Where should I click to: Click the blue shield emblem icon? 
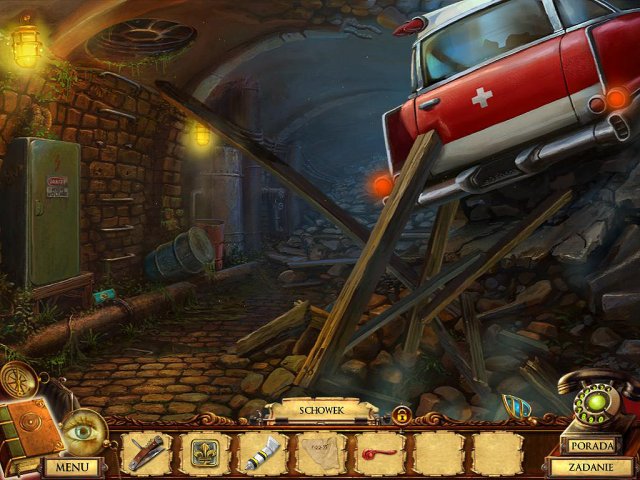(x=516, y=408)
